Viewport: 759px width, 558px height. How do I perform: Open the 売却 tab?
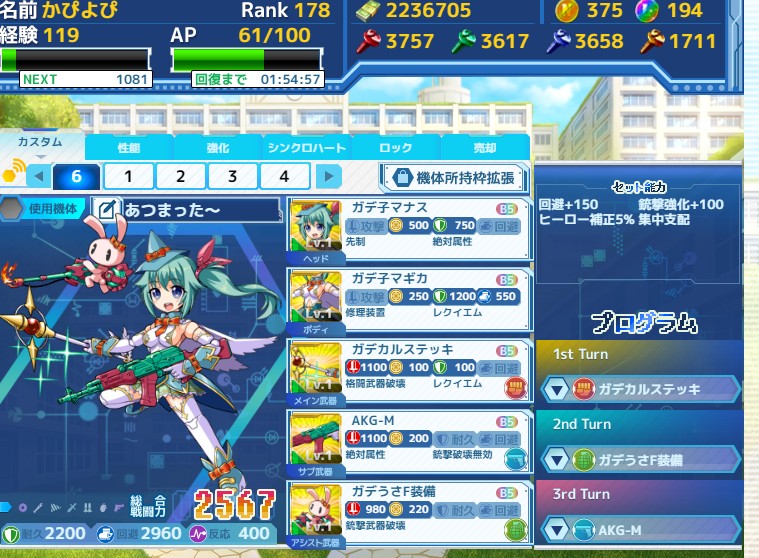(x=484, y=147)
